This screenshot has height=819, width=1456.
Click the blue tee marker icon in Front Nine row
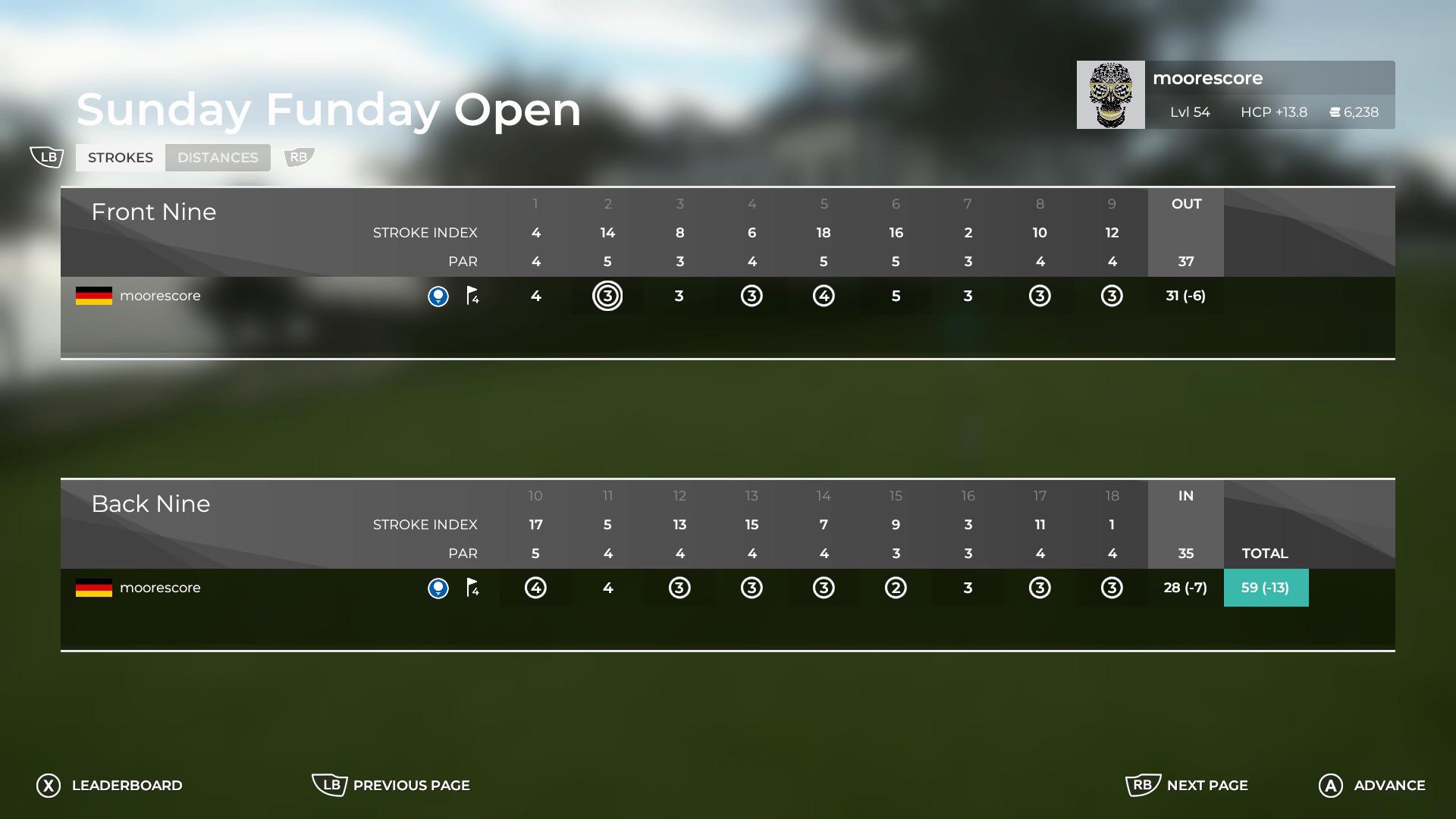pyautogui.click(x=438, y=297)
